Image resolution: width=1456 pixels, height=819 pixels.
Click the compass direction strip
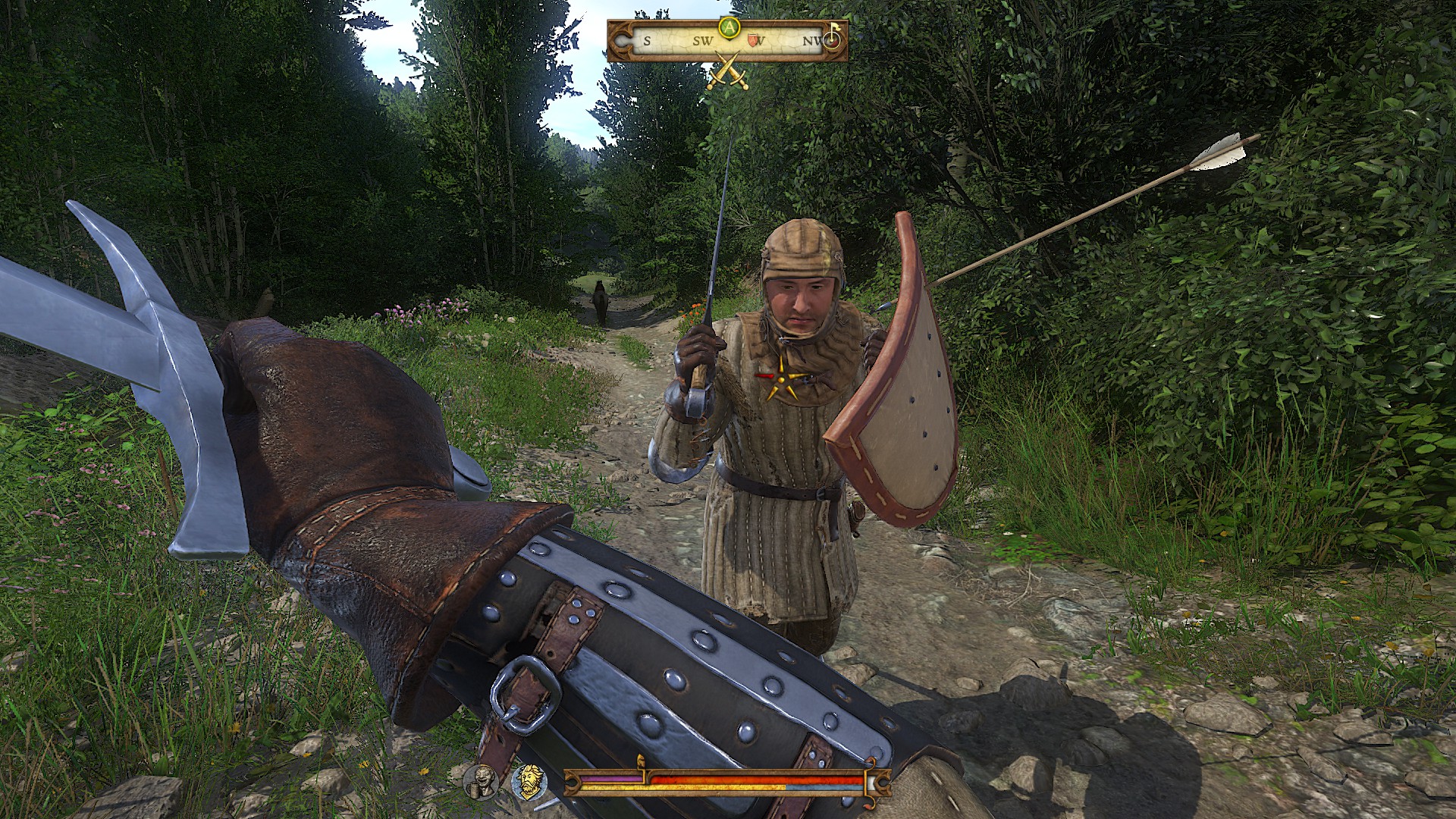[728, 42]
